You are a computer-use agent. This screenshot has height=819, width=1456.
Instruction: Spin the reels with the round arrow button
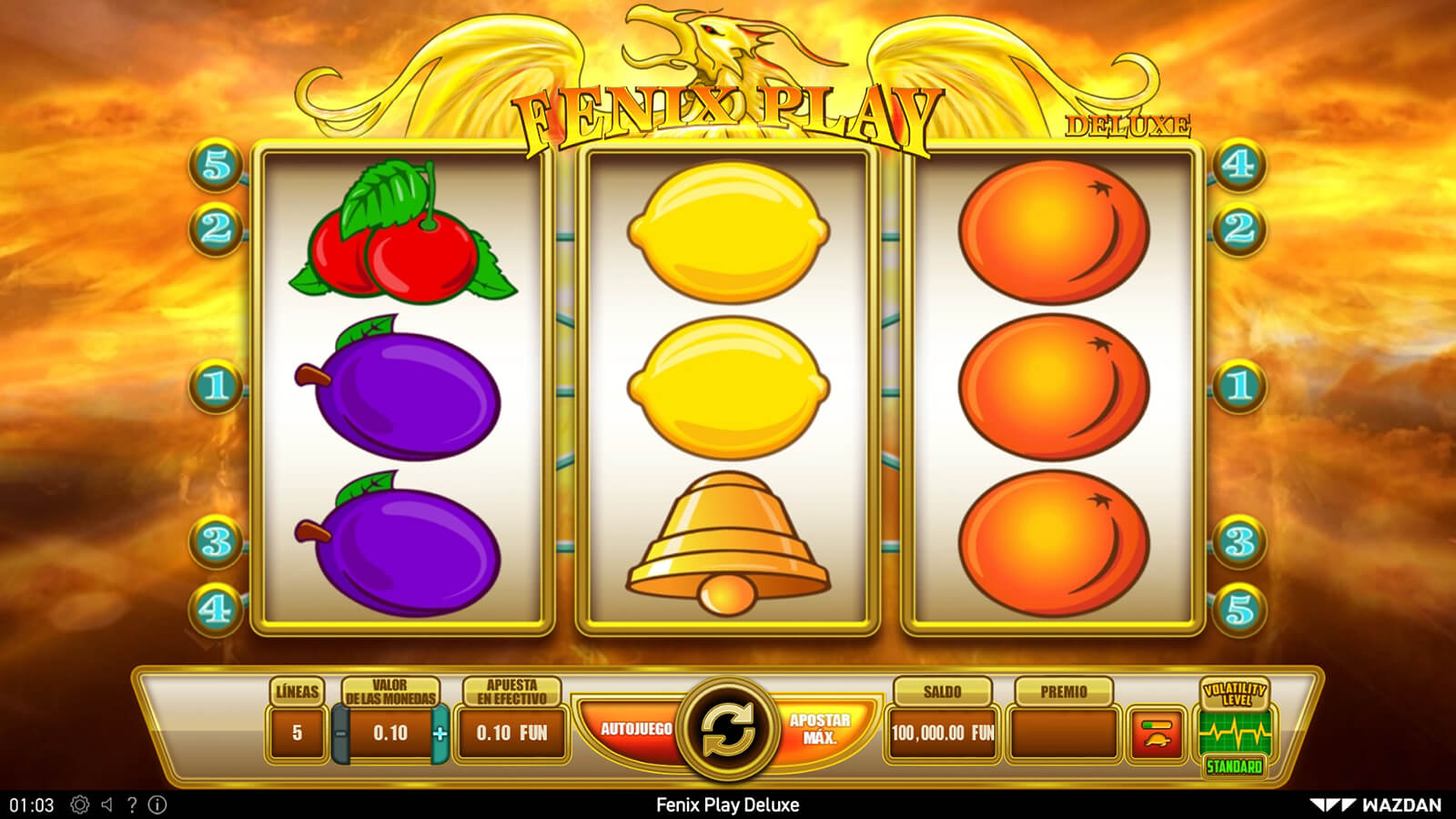pyautogui.click(x=727, y=730)
